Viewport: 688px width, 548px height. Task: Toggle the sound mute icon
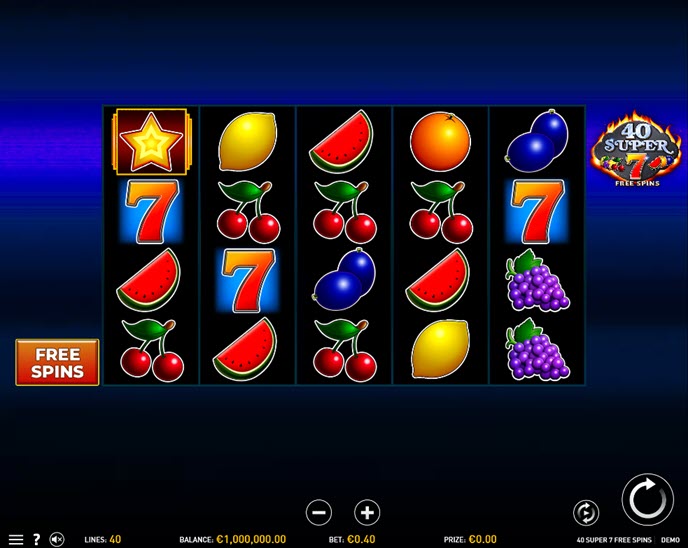[x=57, y=540]
